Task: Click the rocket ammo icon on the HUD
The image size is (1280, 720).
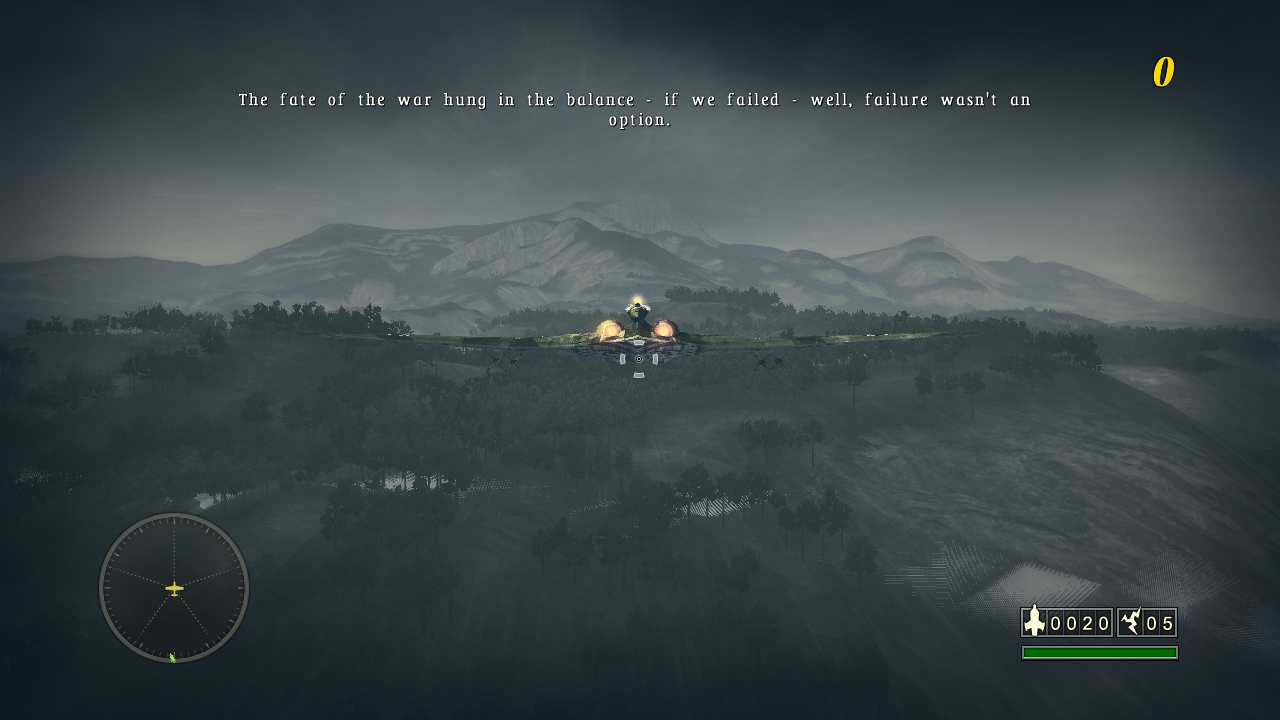Action: click(1032, 622)
